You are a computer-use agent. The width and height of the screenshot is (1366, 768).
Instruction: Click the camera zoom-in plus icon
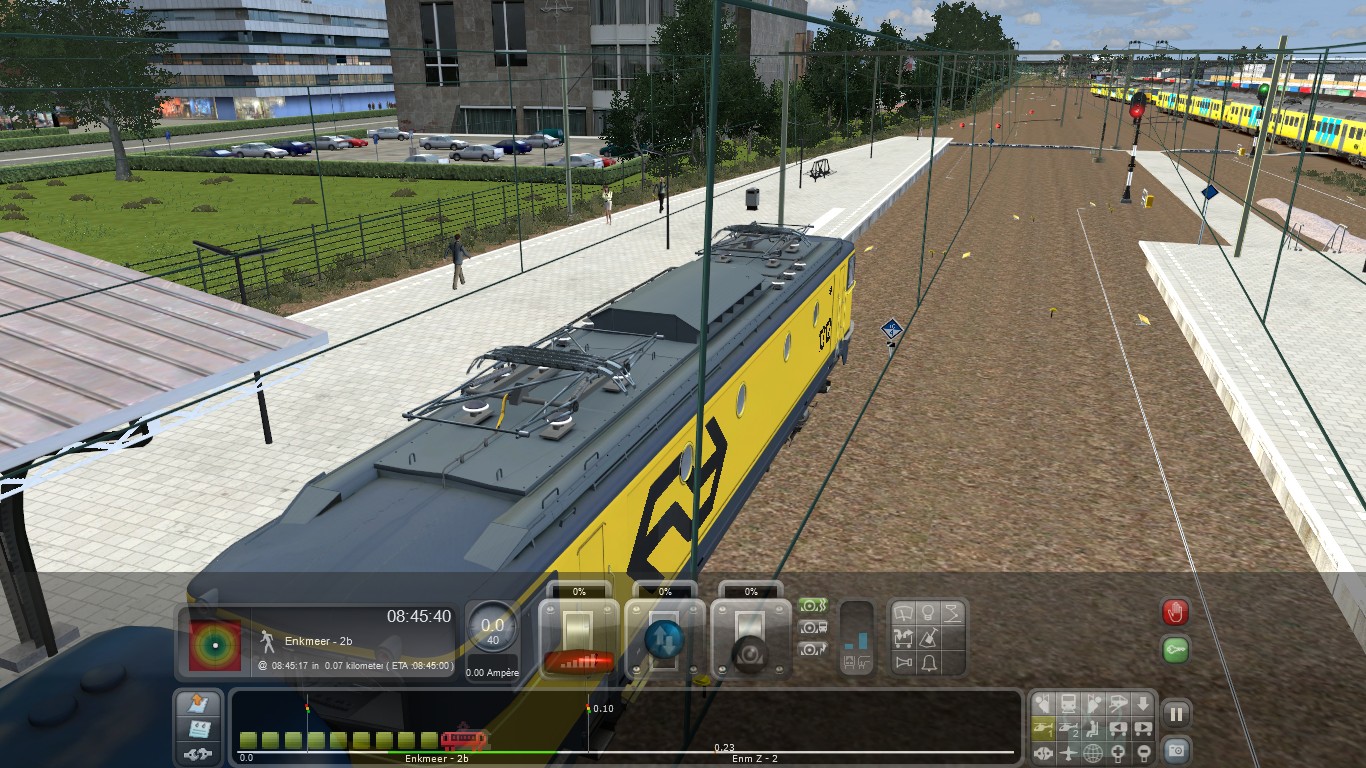[x=1118, y=752]
